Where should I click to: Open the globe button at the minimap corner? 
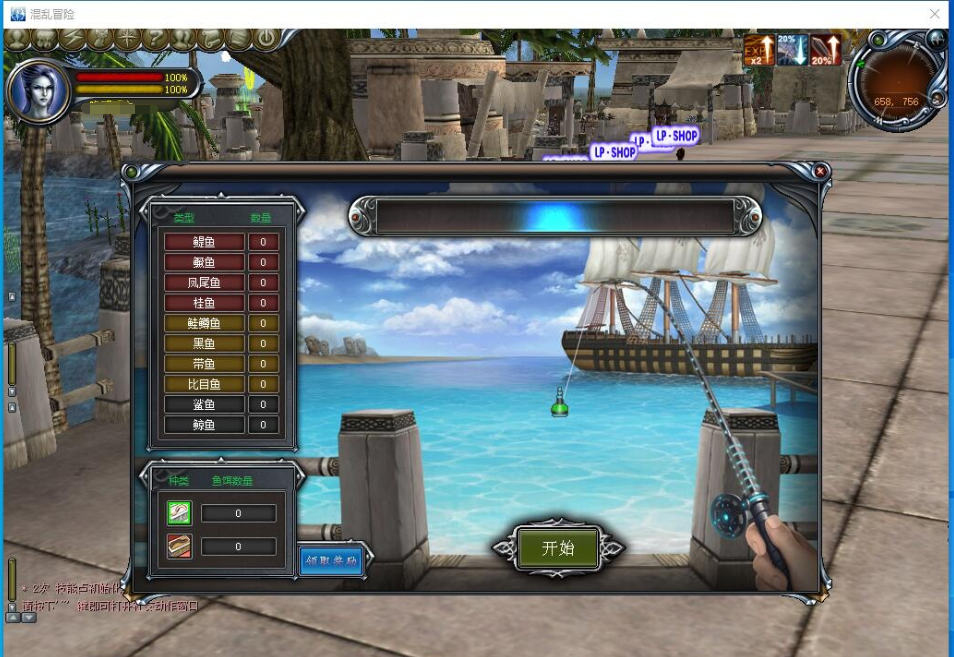[936, 39]
